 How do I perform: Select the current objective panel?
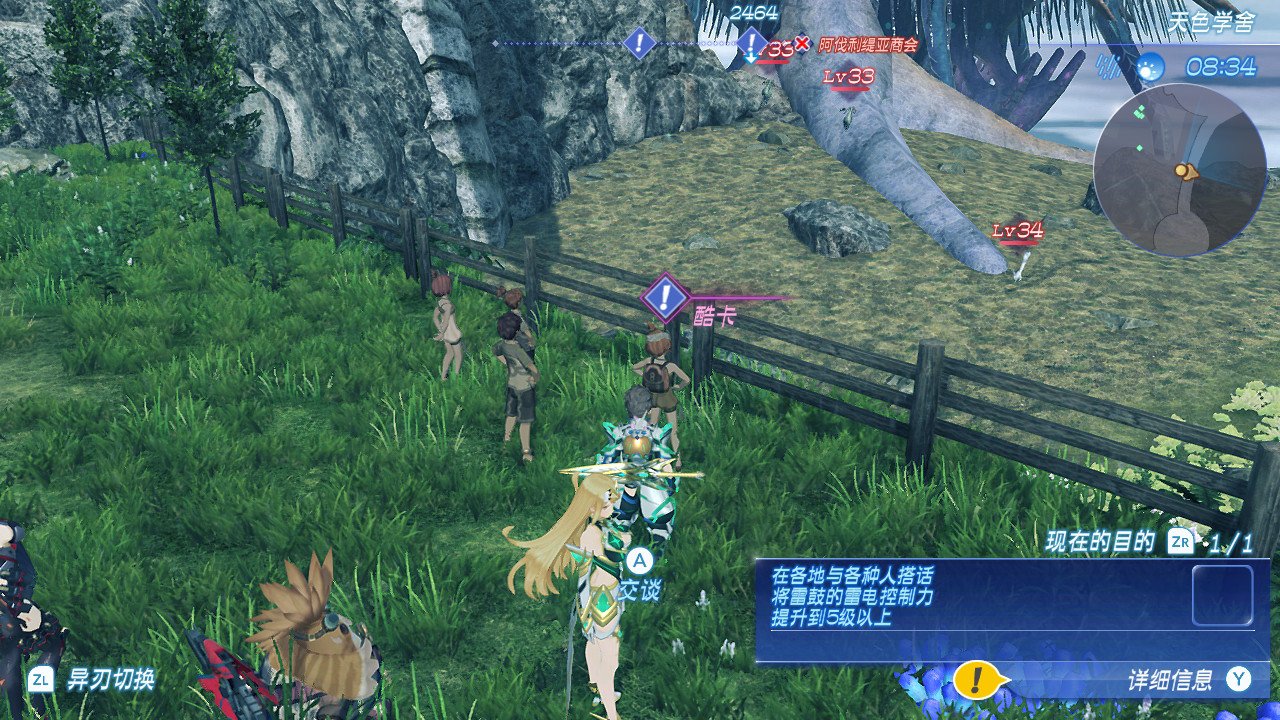coord(1011,610)
